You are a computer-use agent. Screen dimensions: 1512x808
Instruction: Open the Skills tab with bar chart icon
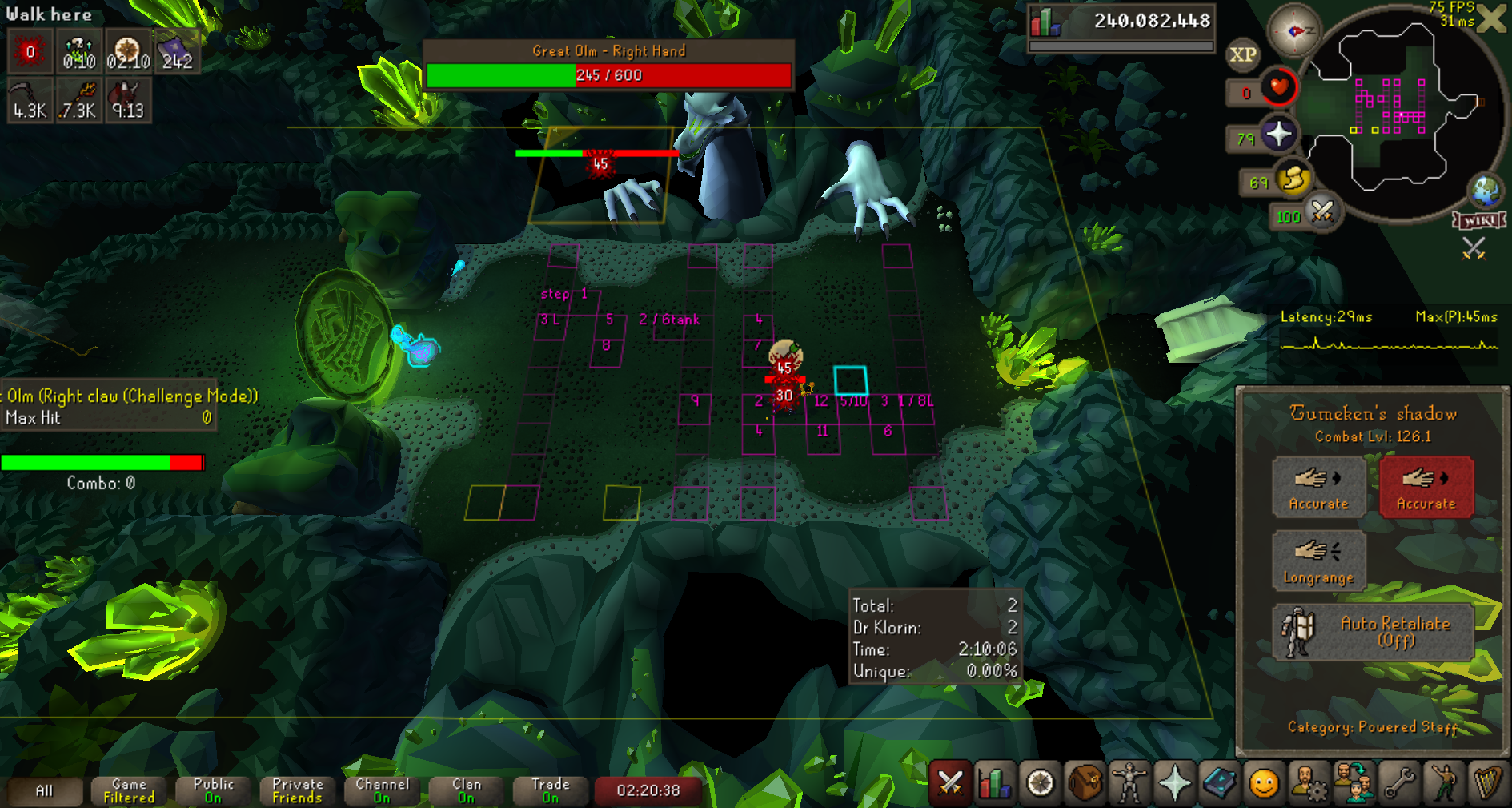tap(994, 782)
